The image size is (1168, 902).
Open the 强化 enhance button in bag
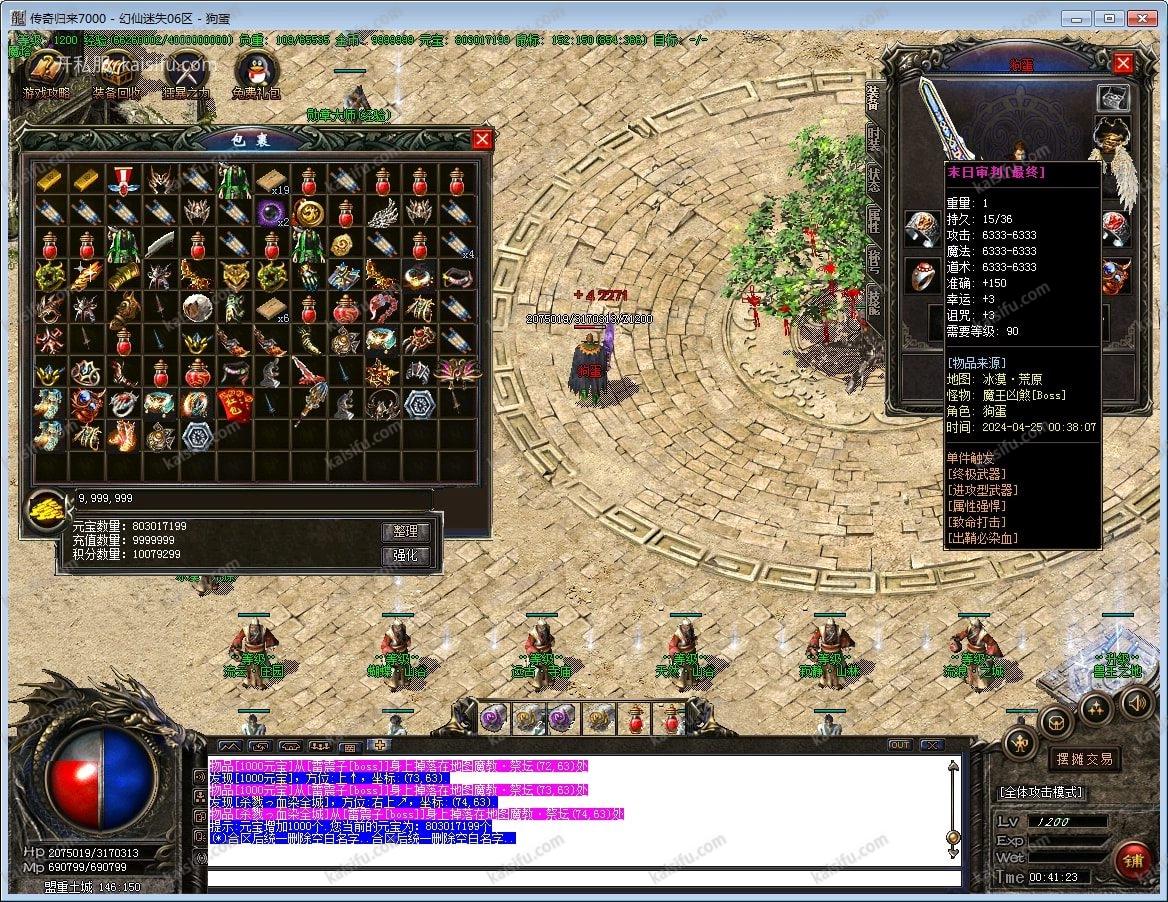(406, 556)
